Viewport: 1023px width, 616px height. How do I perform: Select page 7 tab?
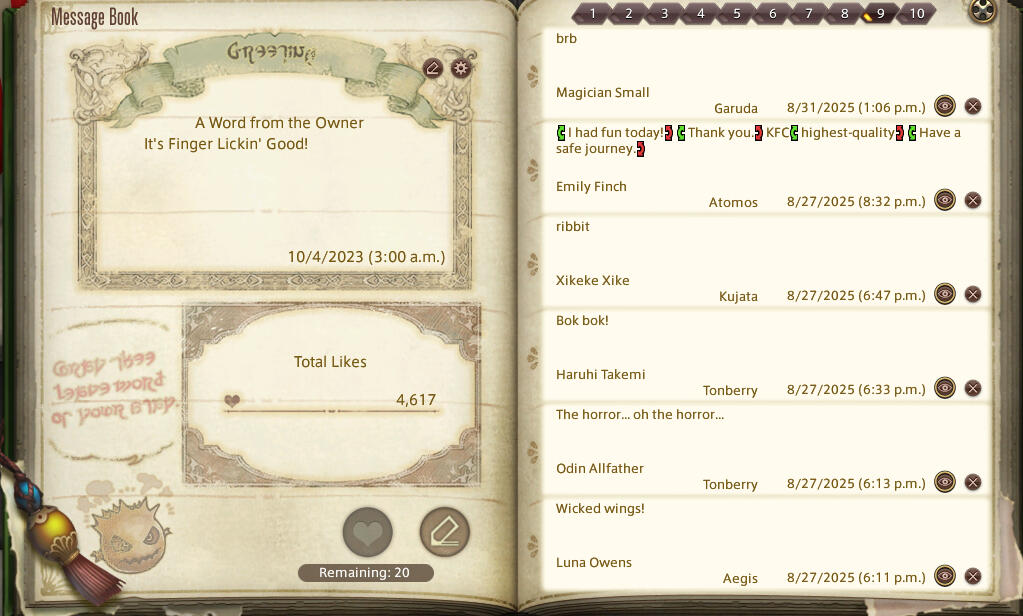click(x=808, y=14)
